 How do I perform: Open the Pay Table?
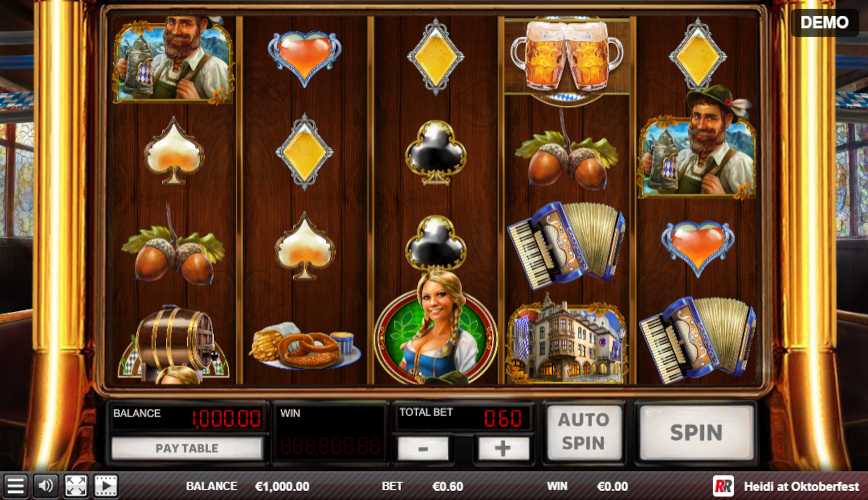coord(187,449)
